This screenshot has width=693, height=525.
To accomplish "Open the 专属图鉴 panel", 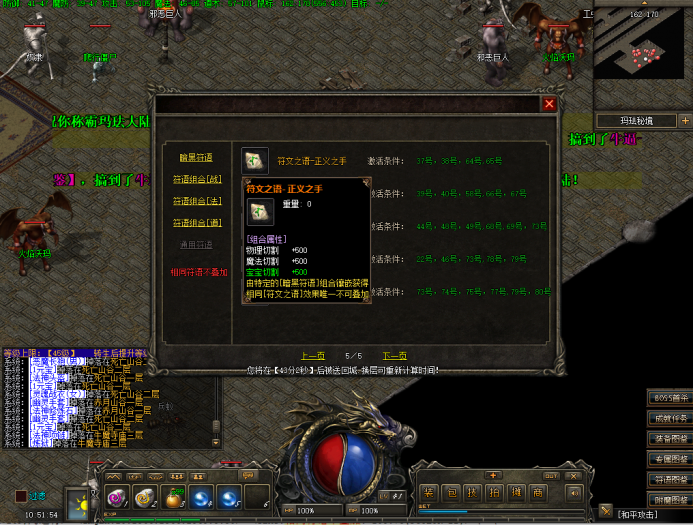I will pyautogui.click(x=669, y=458).
